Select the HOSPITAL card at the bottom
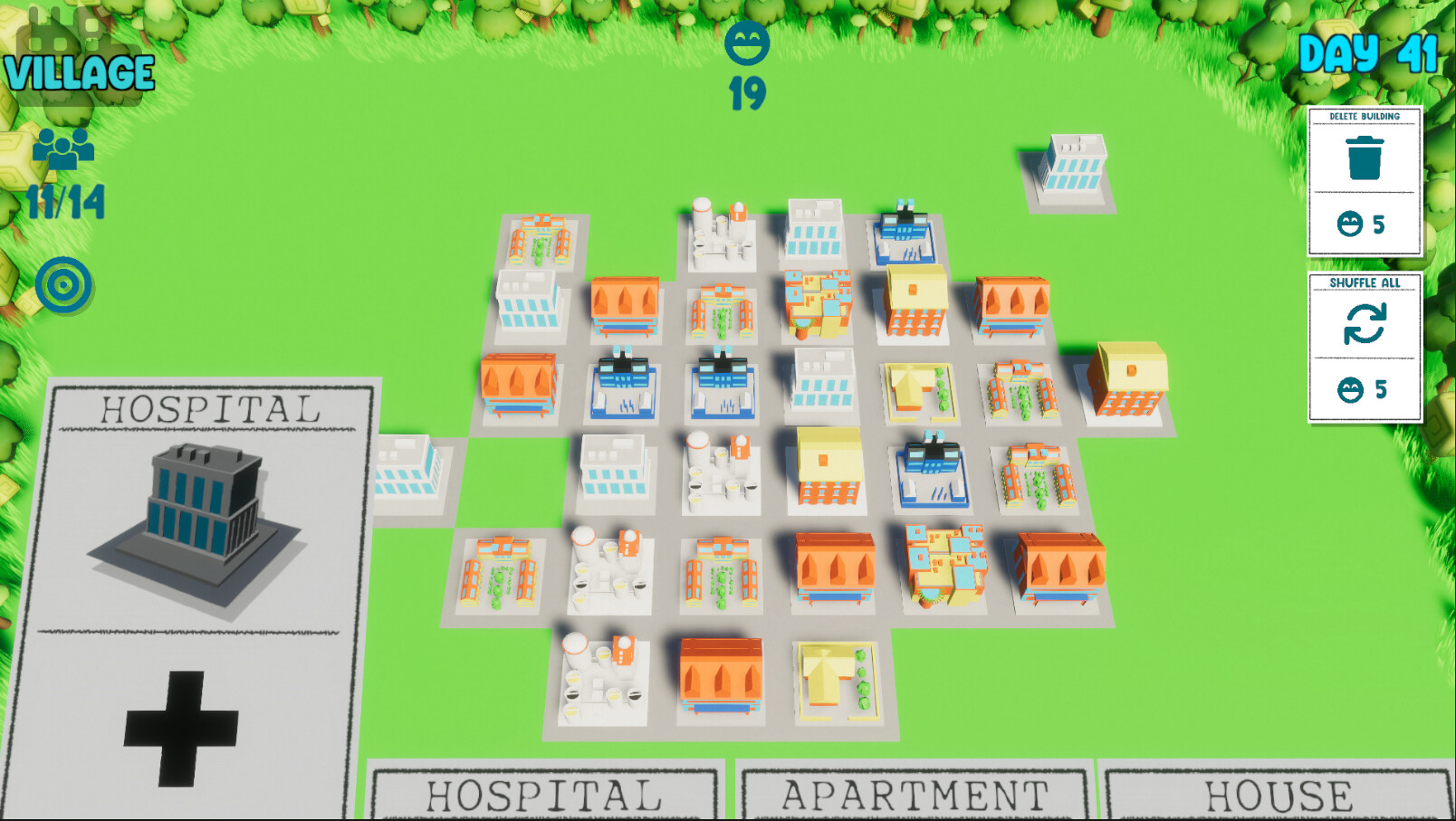 coord(543,794)
